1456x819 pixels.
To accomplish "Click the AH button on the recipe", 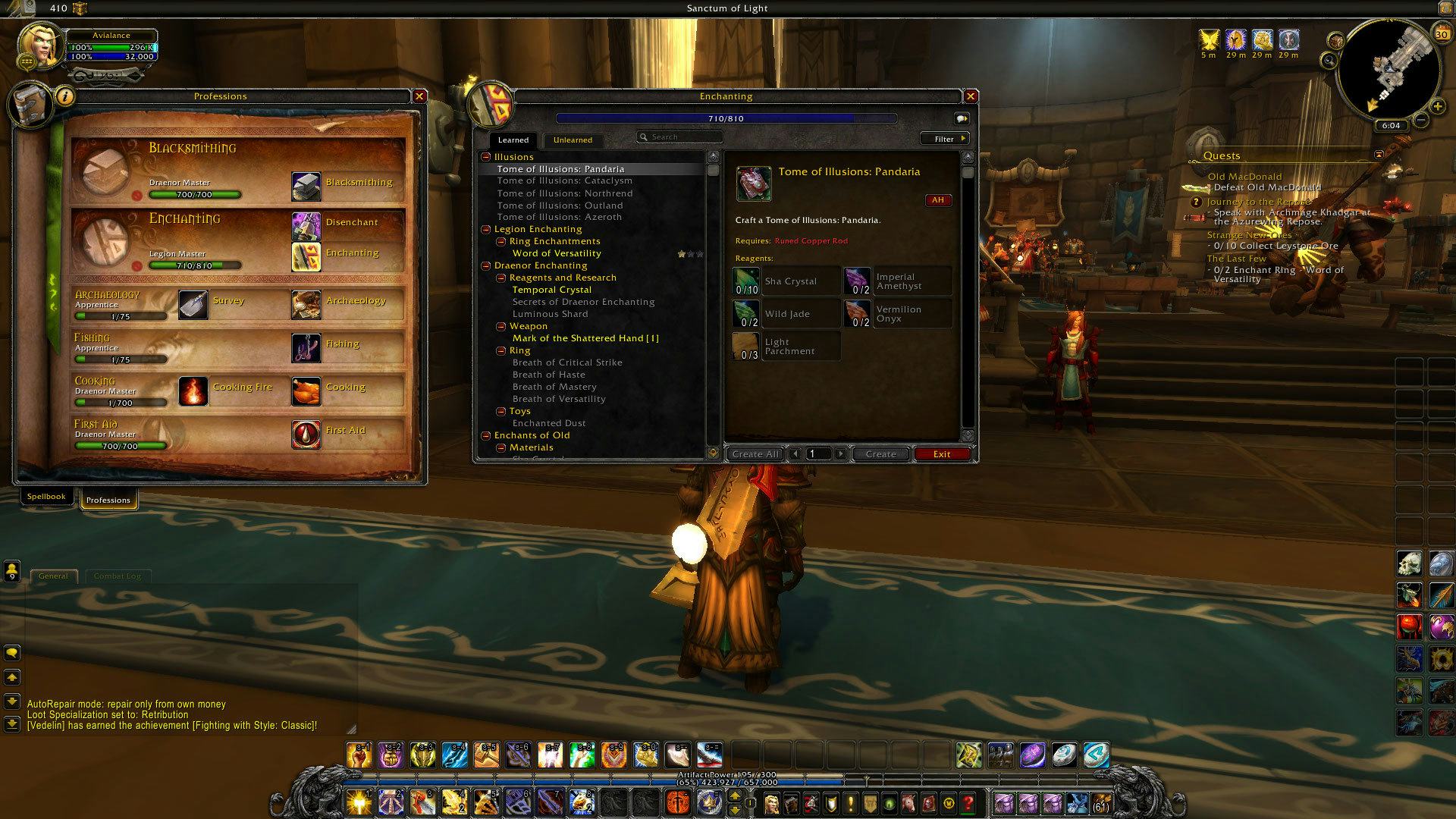I will pos(938,200).
